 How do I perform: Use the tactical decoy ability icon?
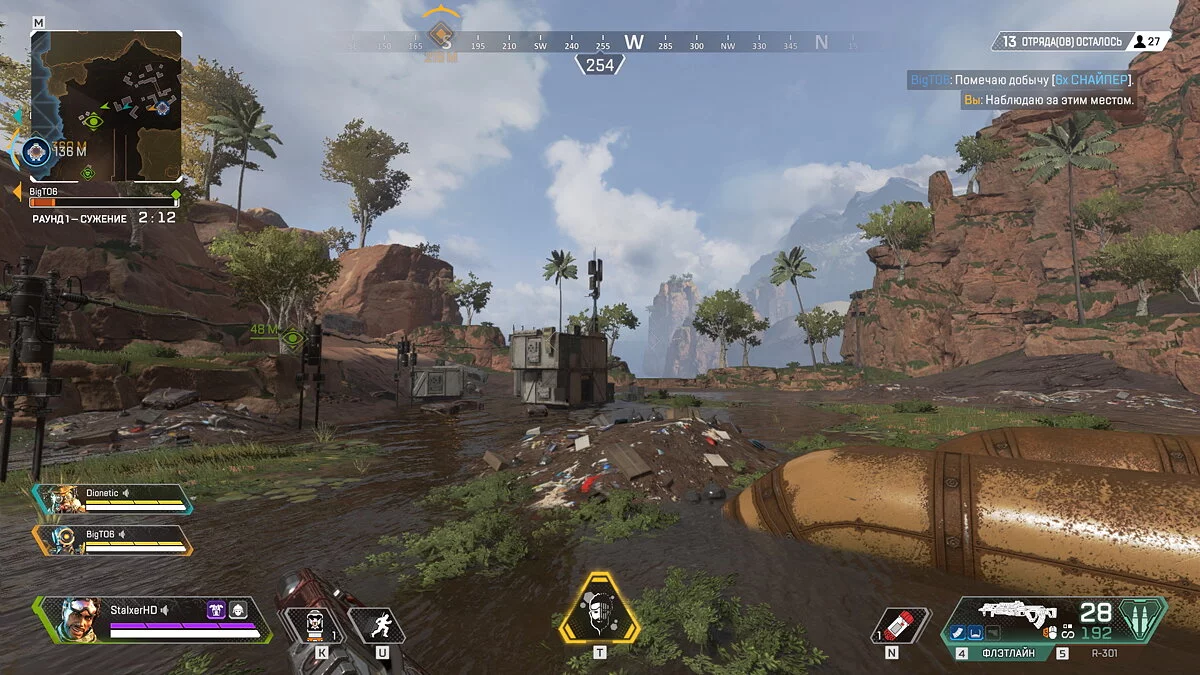tap(376, 626)
